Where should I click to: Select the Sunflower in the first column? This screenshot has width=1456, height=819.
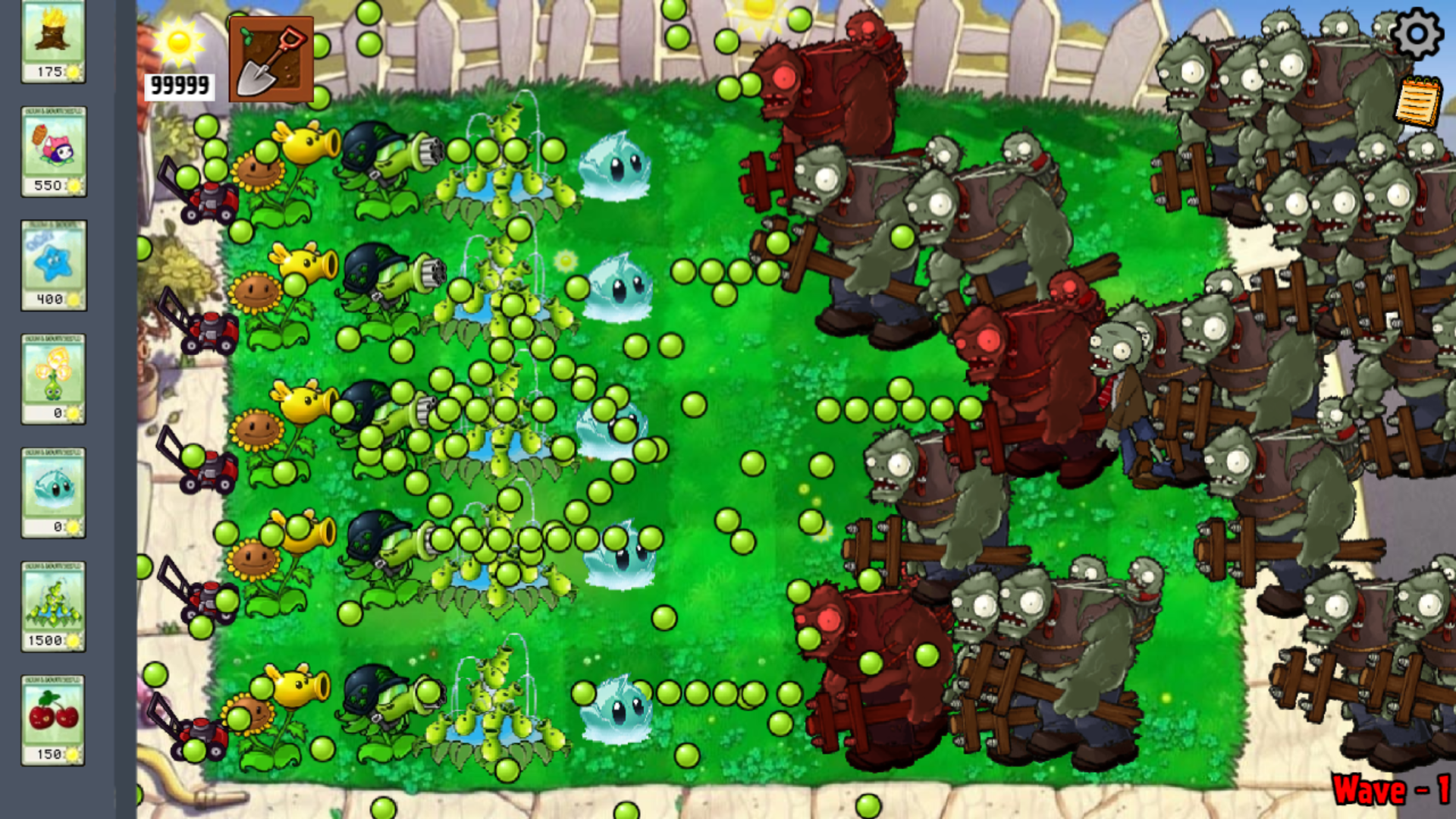(x=258, y=171)
